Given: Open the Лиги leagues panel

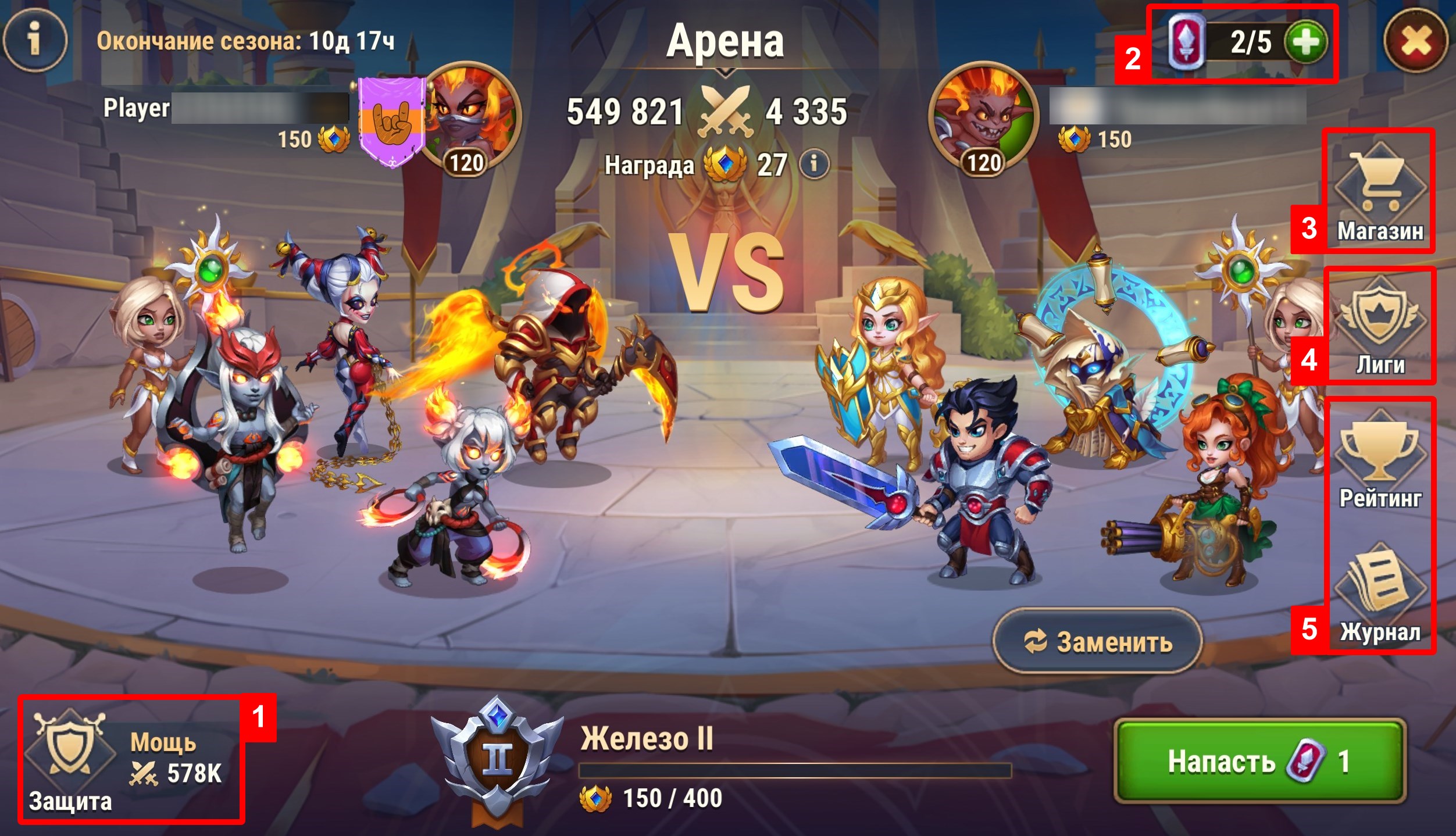Looking at the screenshot, I should click(x=1380, y=327).
